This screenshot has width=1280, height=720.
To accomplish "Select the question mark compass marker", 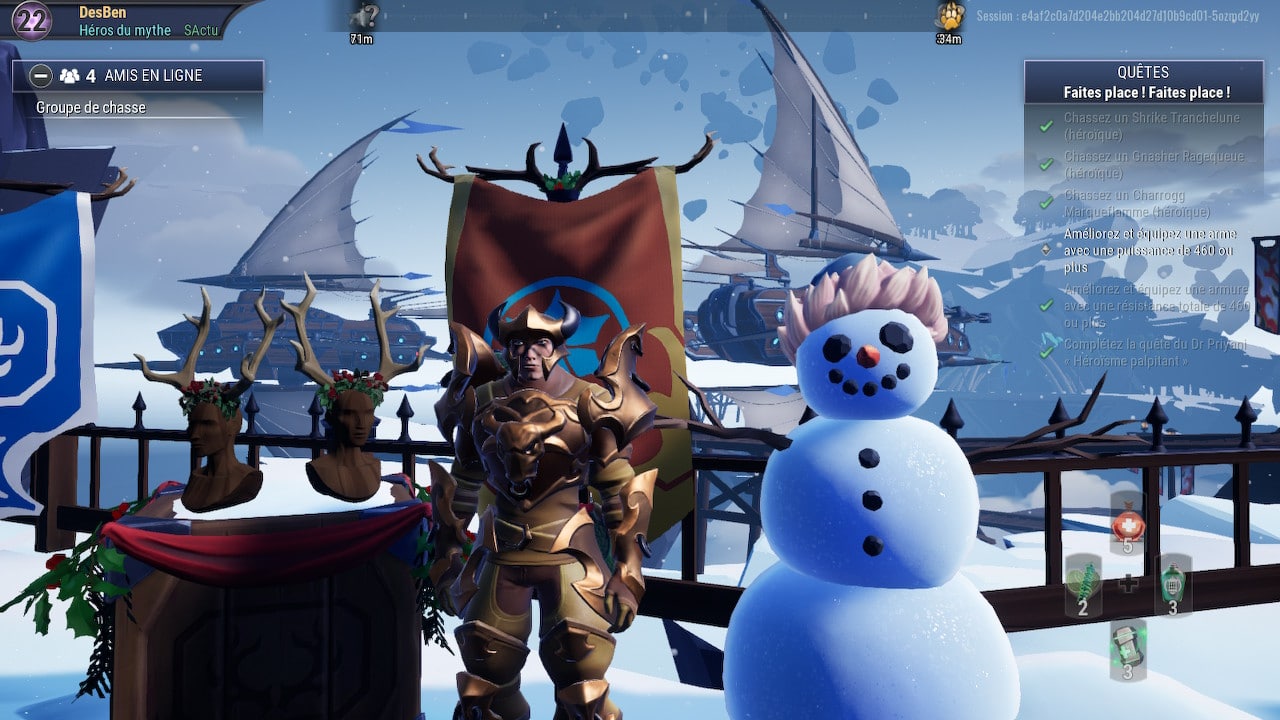I will tap(362, 16).
